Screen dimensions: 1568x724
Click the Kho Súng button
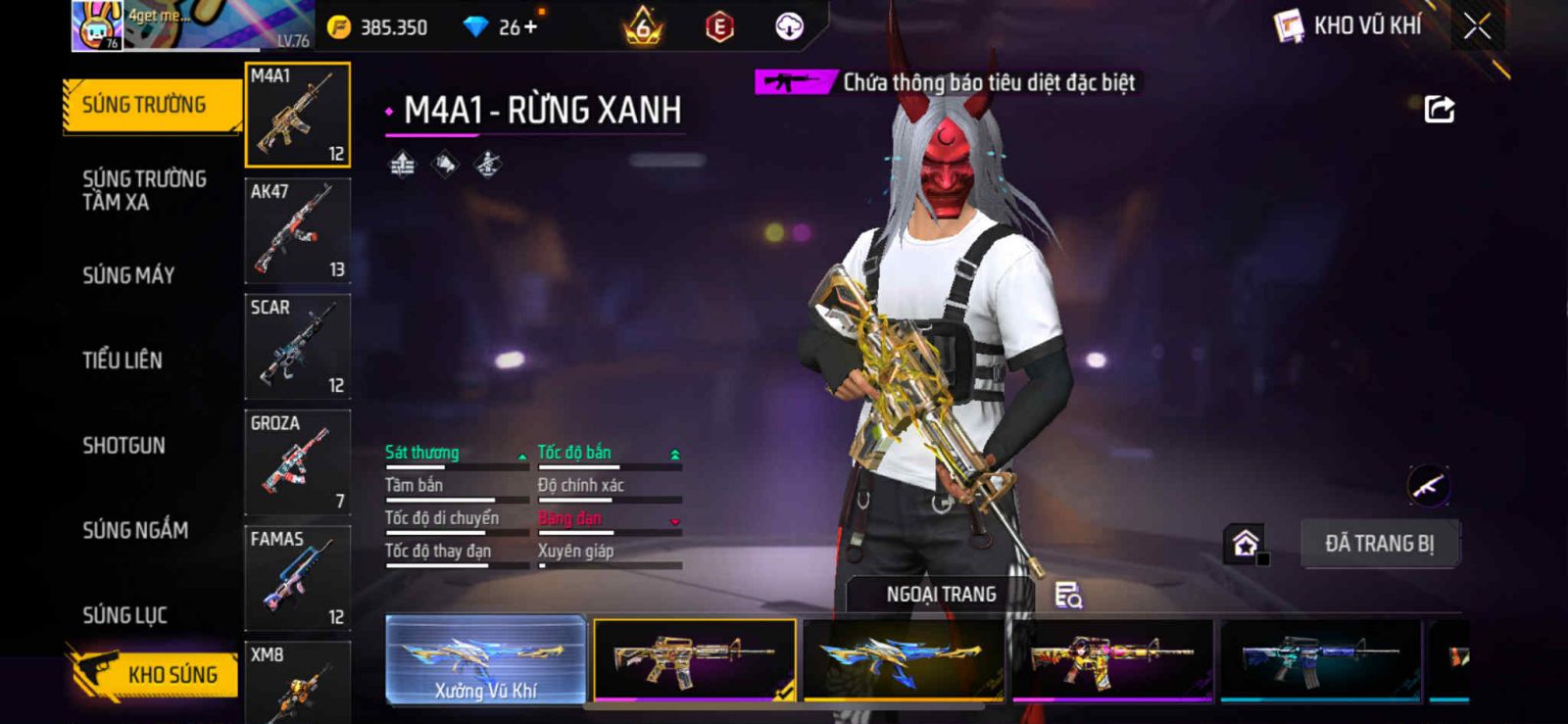click(x=157, y=674)
